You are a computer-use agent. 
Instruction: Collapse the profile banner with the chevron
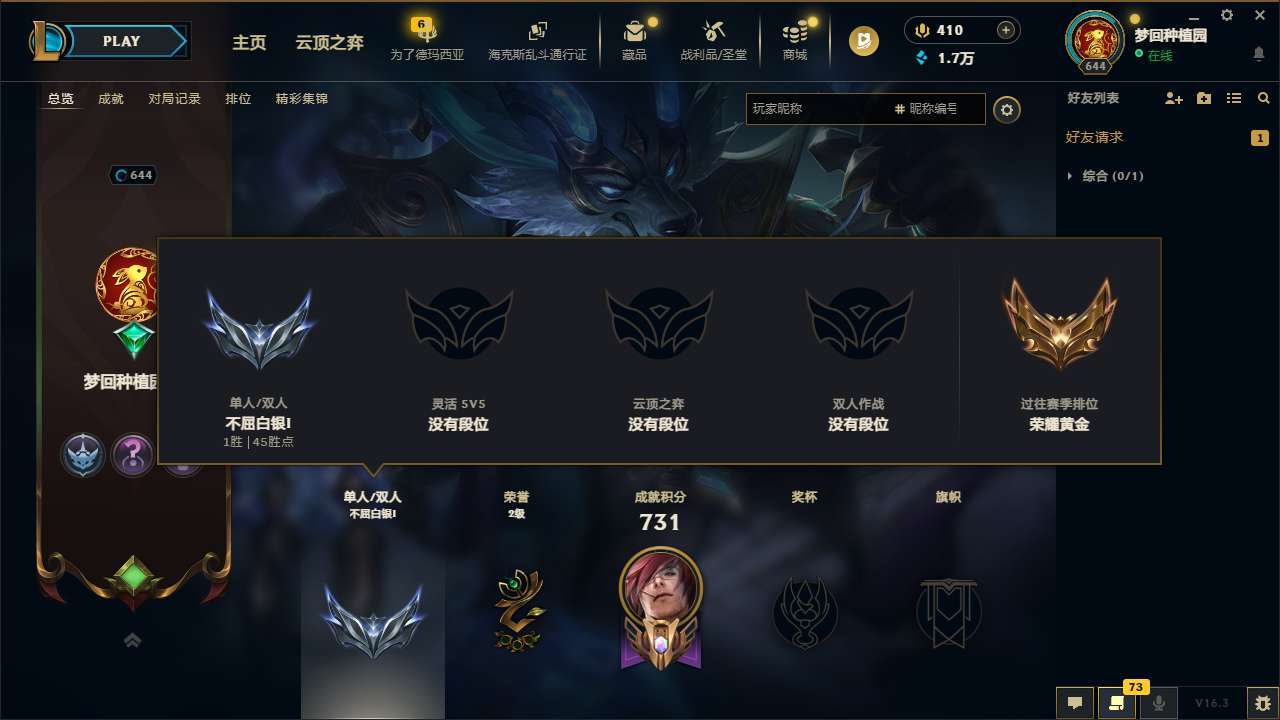click(x=132, y=640)
